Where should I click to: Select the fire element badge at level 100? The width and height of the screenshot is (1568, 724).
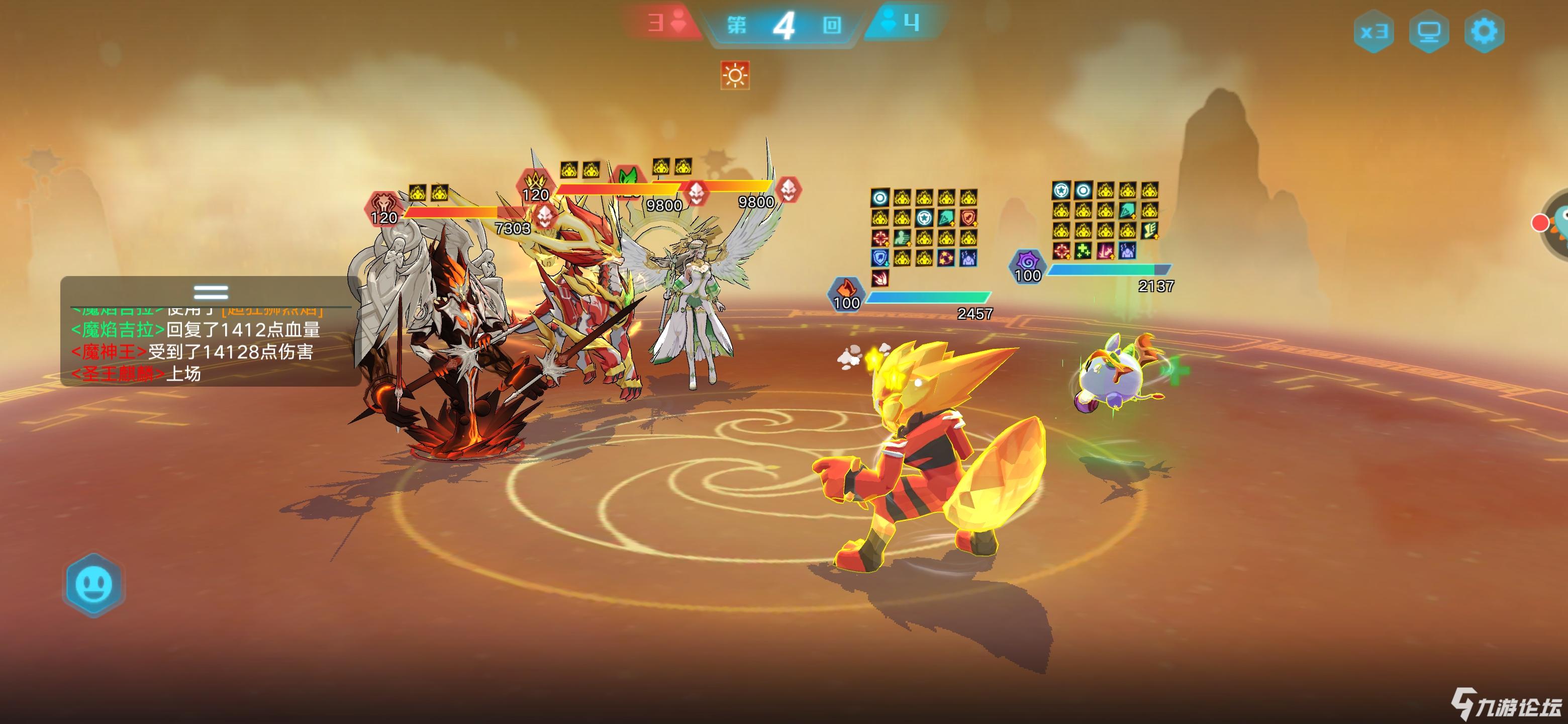pyautogui.click(x=846, y=294)
